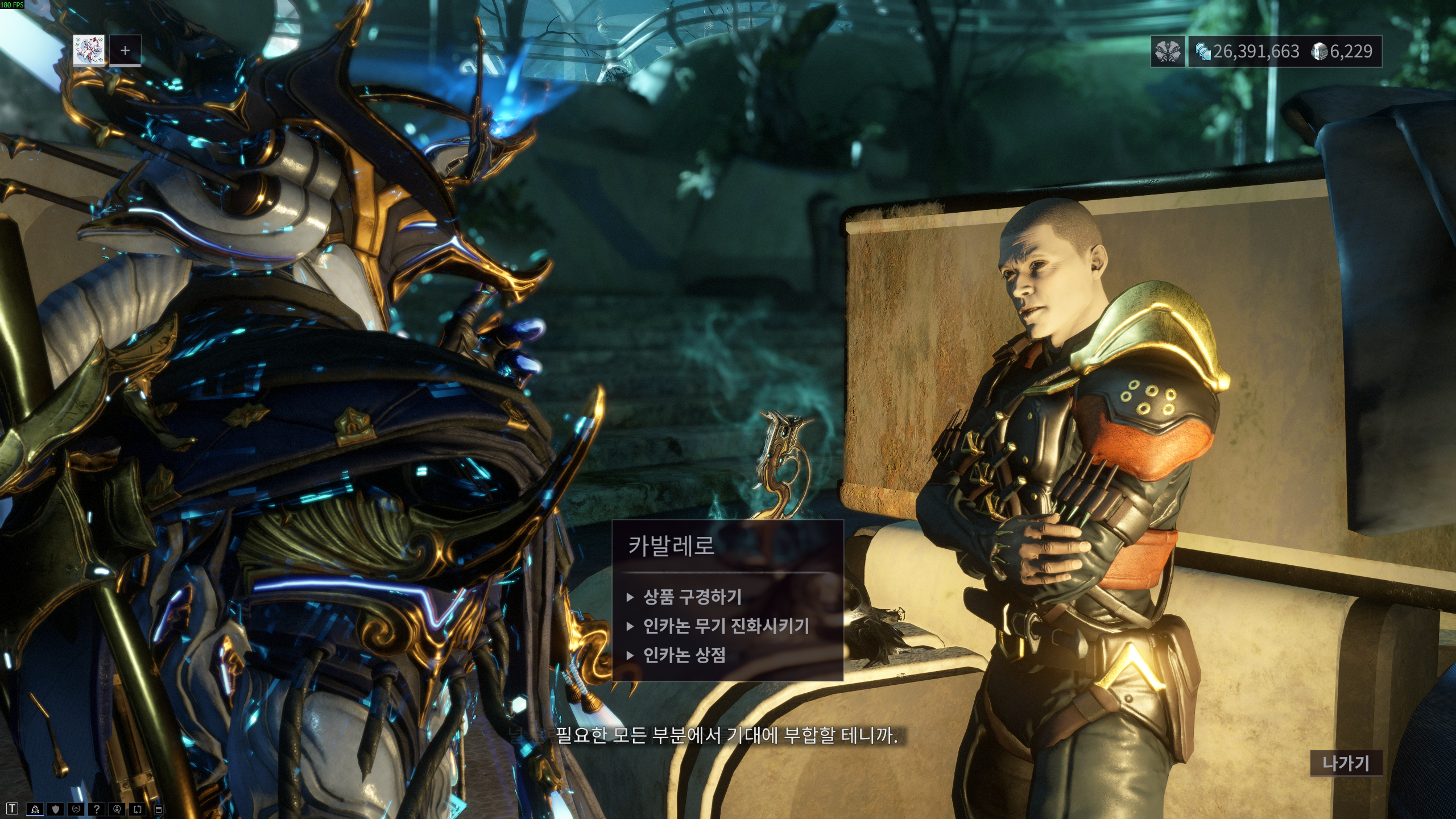Click the 나가기 exit button
The image size is (1456, 819).
coord(1346,763)
